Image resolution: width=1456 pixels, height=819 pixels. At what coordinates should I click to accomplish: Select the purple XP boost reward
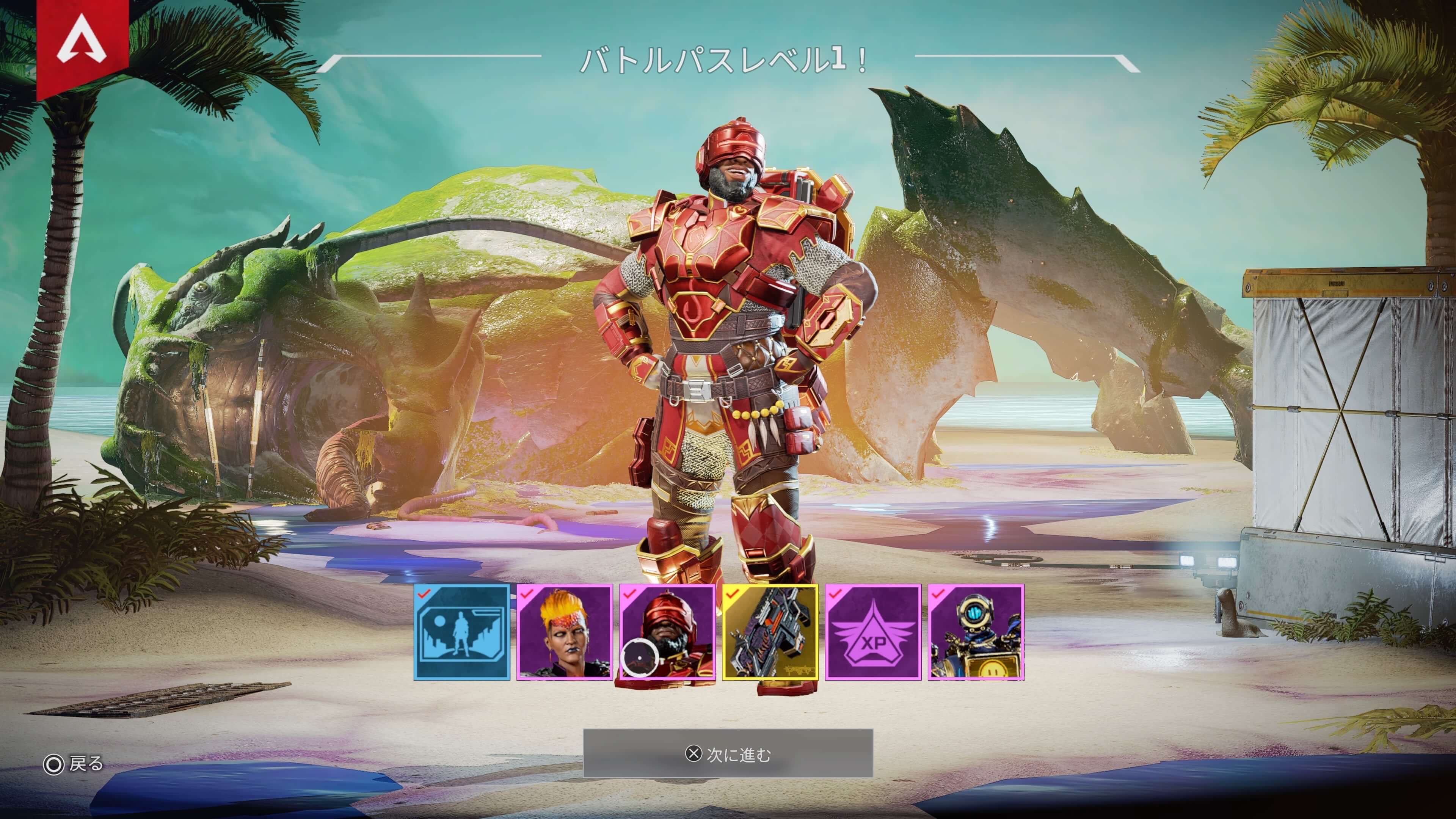tap(873, 632)
